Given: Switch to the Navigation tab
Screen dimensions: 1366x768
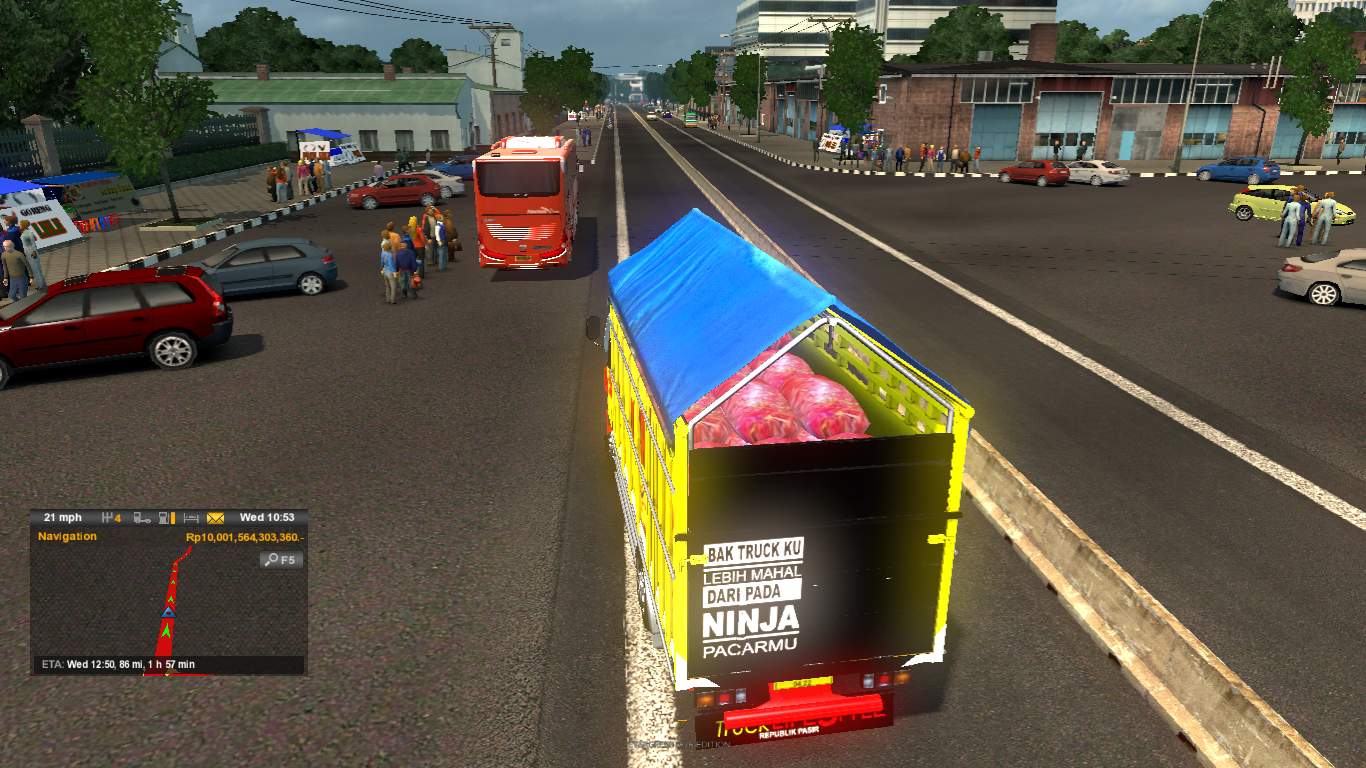Looking at the screenshot, I should 67,536.
